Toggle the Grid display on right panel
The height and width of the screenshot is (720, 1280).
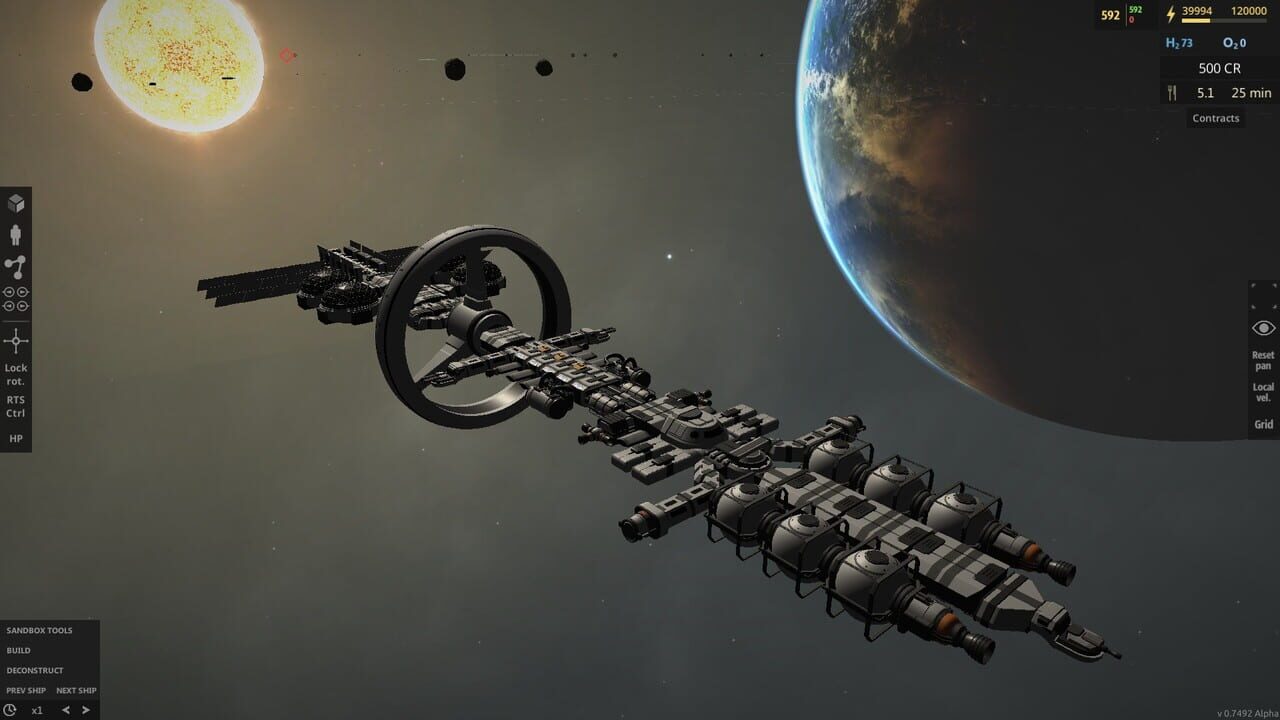pyautogui.click(x=1262, y=424)
